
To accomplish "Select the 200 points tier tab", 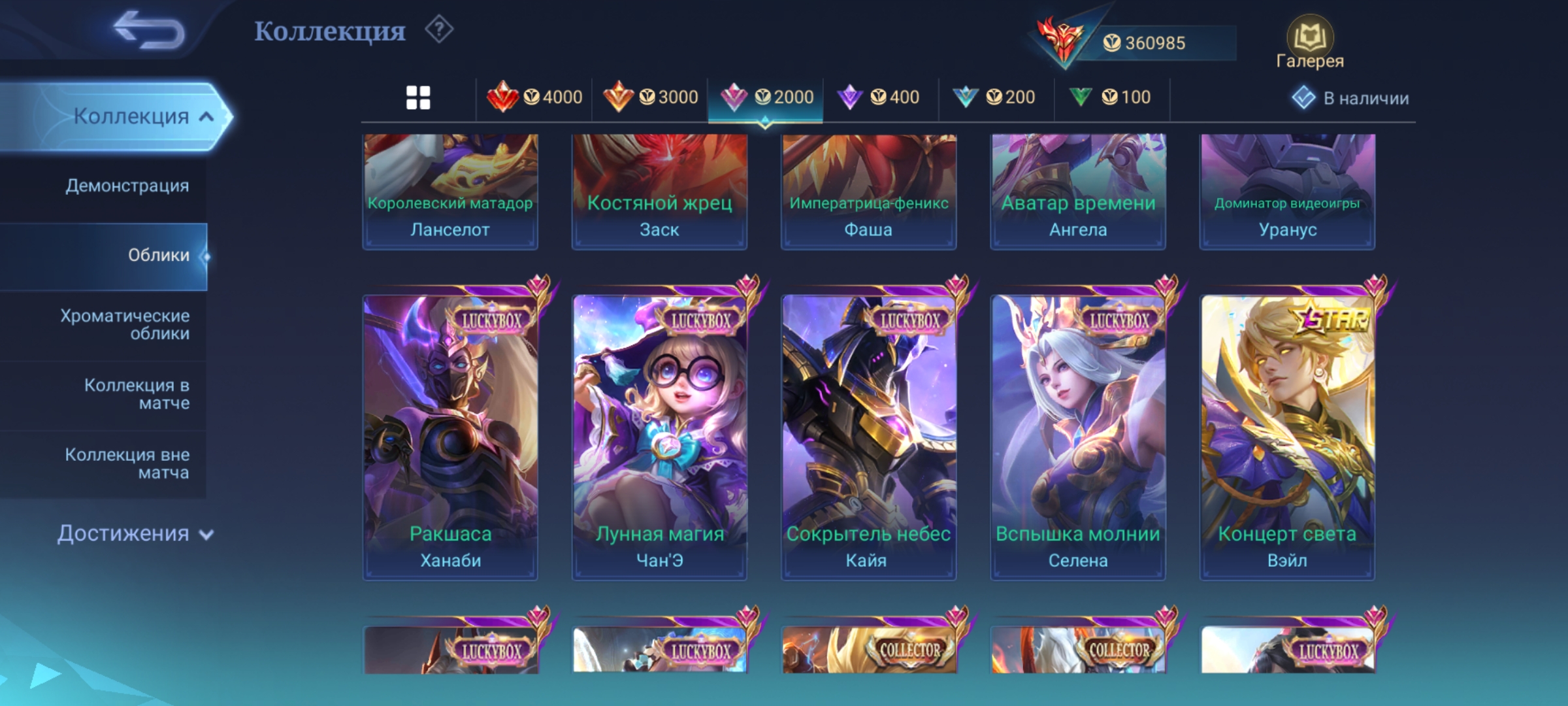I will 995,98.
